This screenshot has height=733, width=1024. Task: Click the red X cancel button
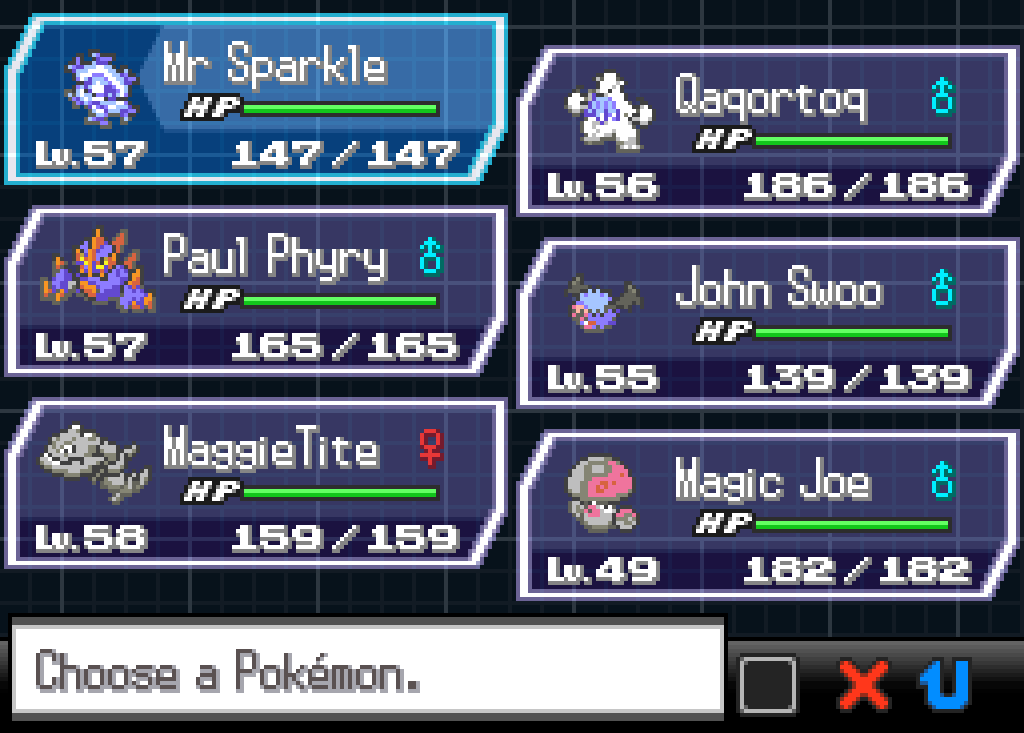point(864,685)
